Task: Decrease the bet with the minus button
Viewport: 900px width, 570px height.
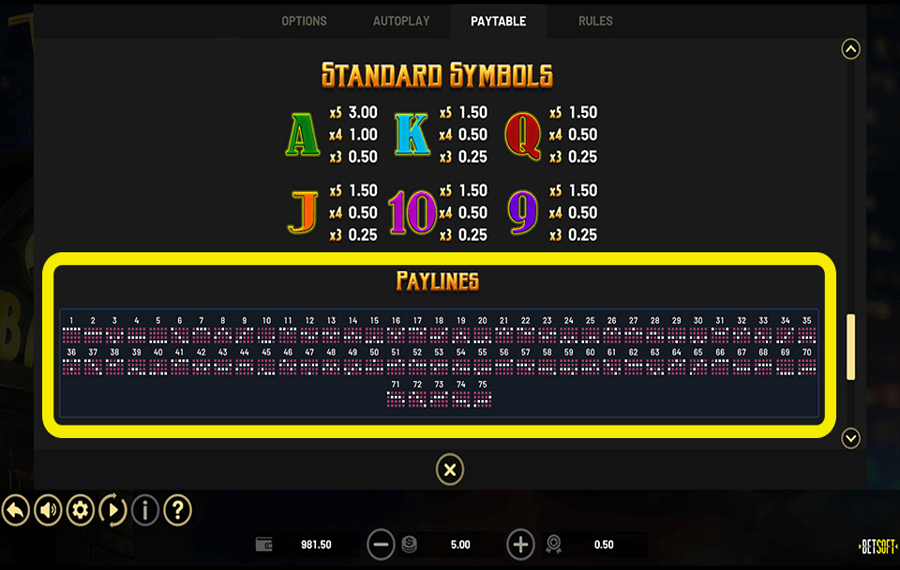Action: click(380, 545)
